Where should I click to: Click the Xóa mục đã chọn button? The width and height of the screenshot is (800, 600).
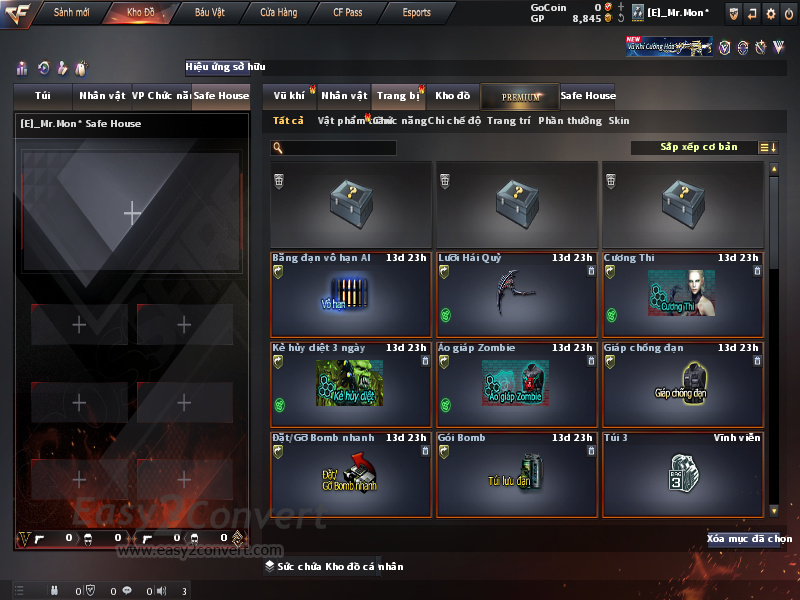click(749, 539)
